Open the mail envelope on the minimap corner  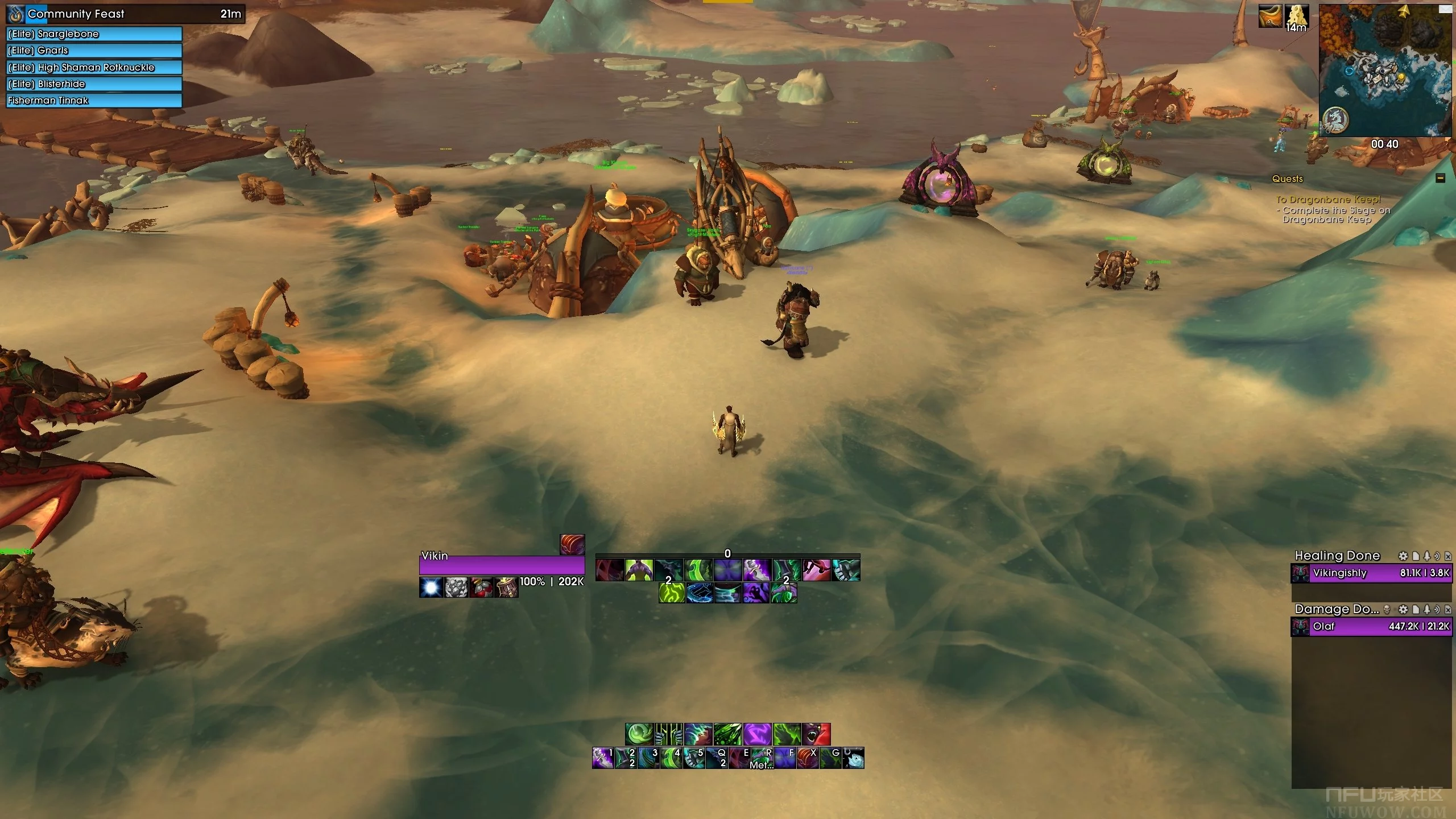click(x=1445, y=9)
